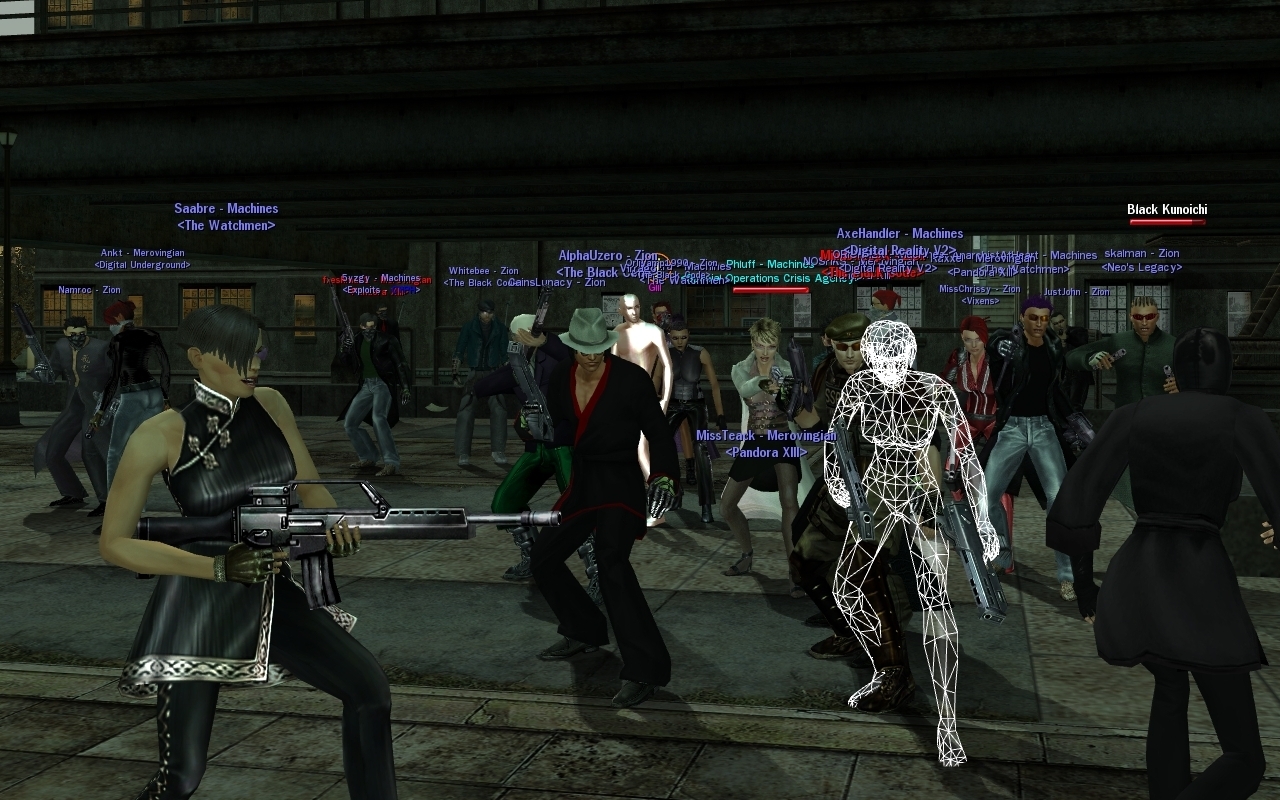Viewport: 1280px width, 800px height.
Task: Select the Whitebee - Zion nameplate
Action: (483, 271)
